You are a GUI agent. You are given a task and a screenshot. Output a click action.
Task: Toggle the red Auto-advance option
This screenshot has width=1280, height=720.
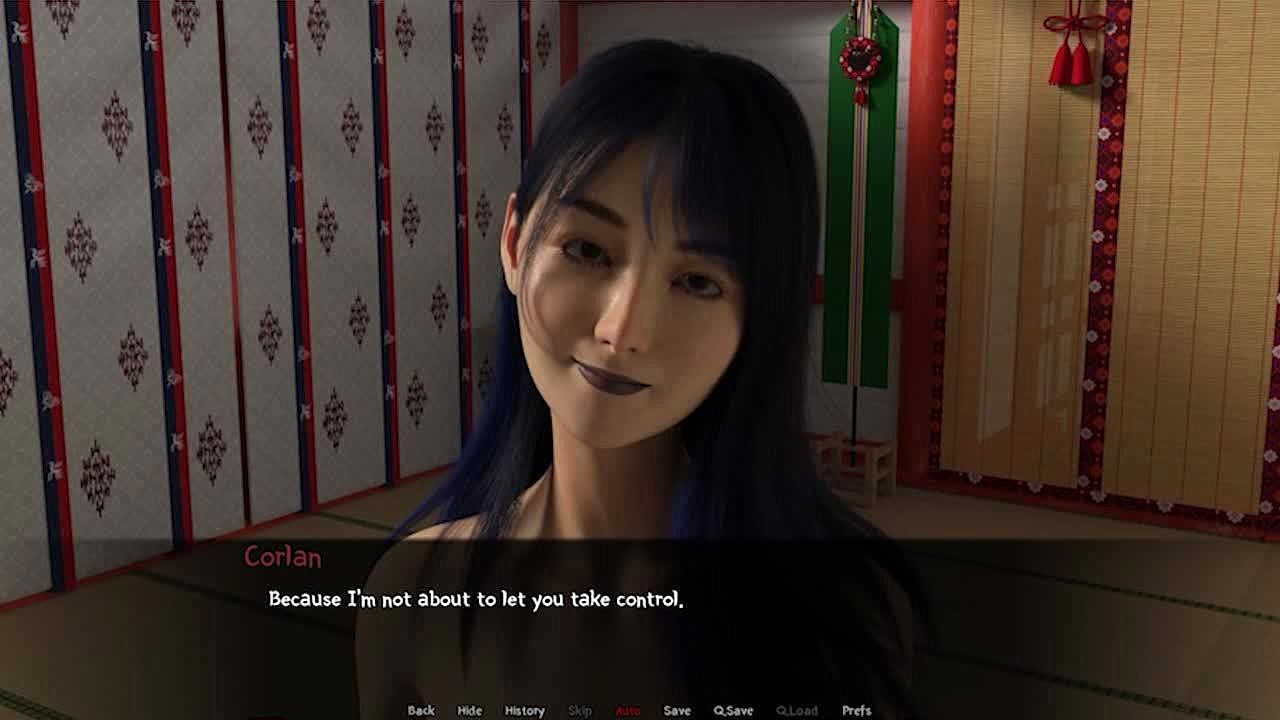click(x=628, y=710)
